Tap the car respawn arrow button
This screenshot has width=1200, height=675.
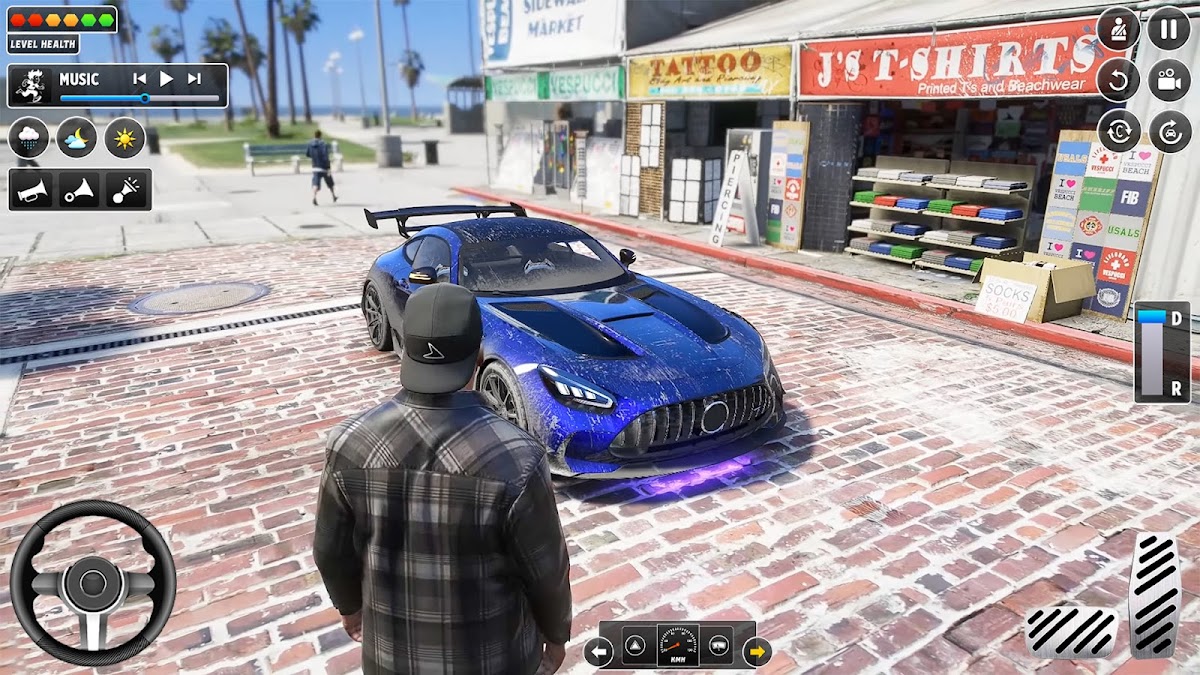click(x=1168, y=131)
